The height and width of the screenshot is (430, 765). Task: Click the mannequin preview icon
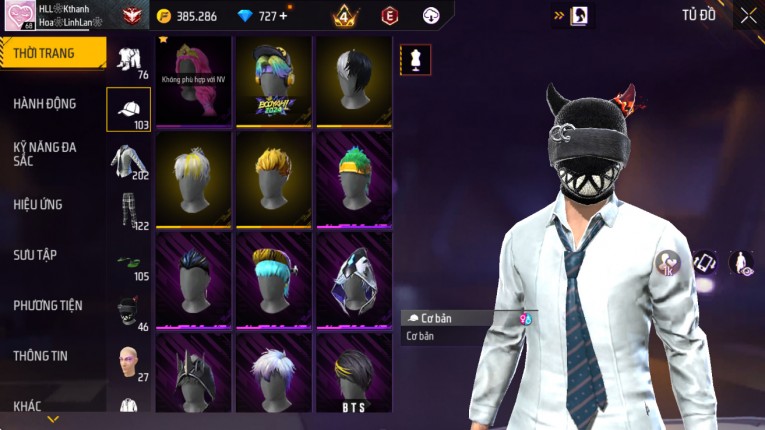pos(415,60)
